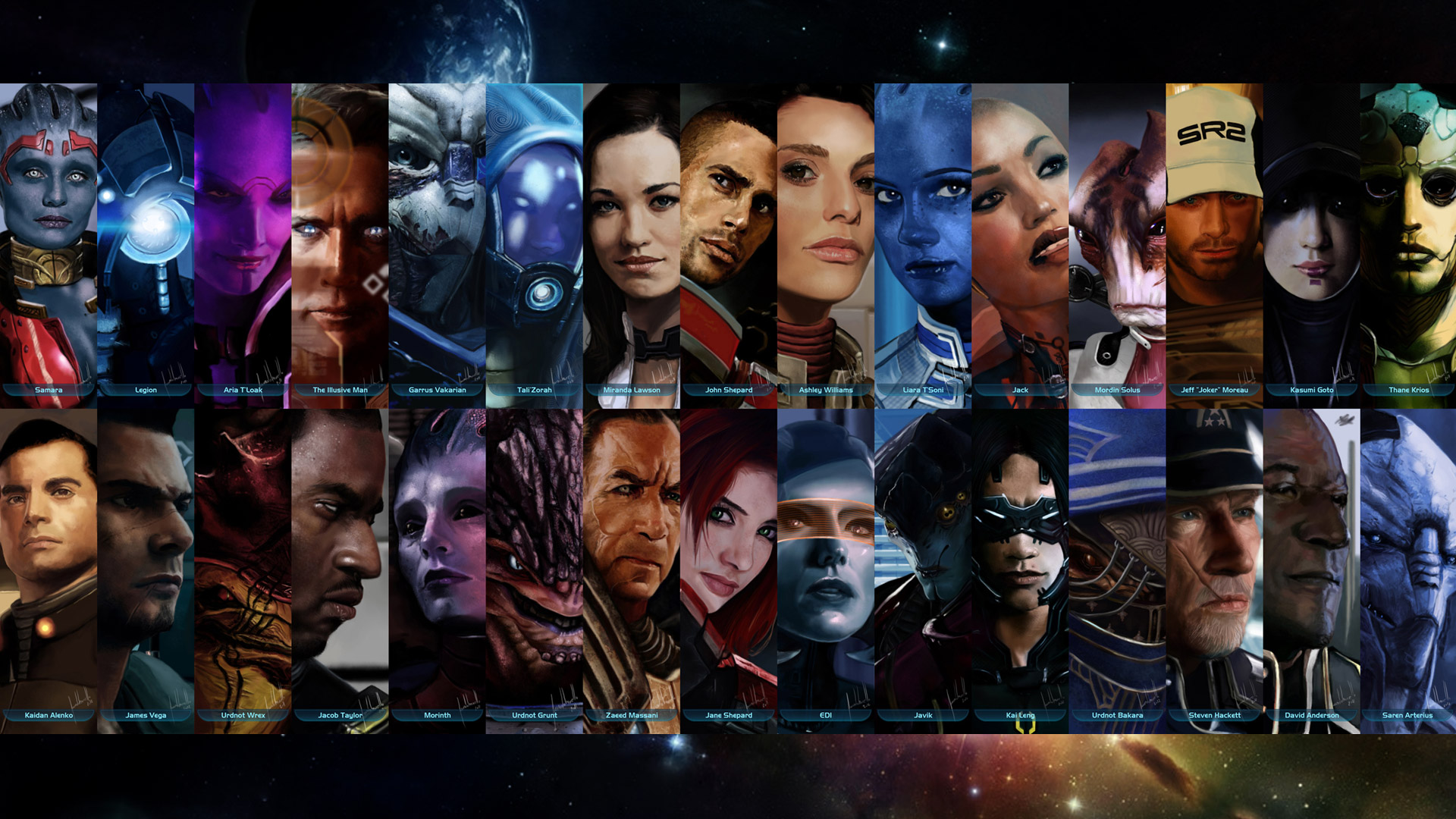
Task: Choose the Mordin Solus panel
Action: (x=1117, y=243)
